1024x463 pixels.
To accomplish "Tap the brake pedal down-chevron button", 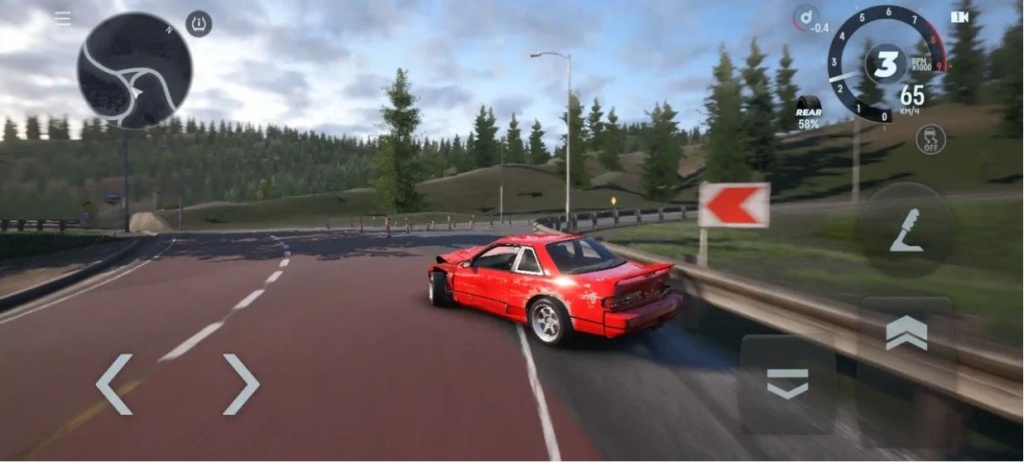I will pyautogui.click(x=787, y=383).
